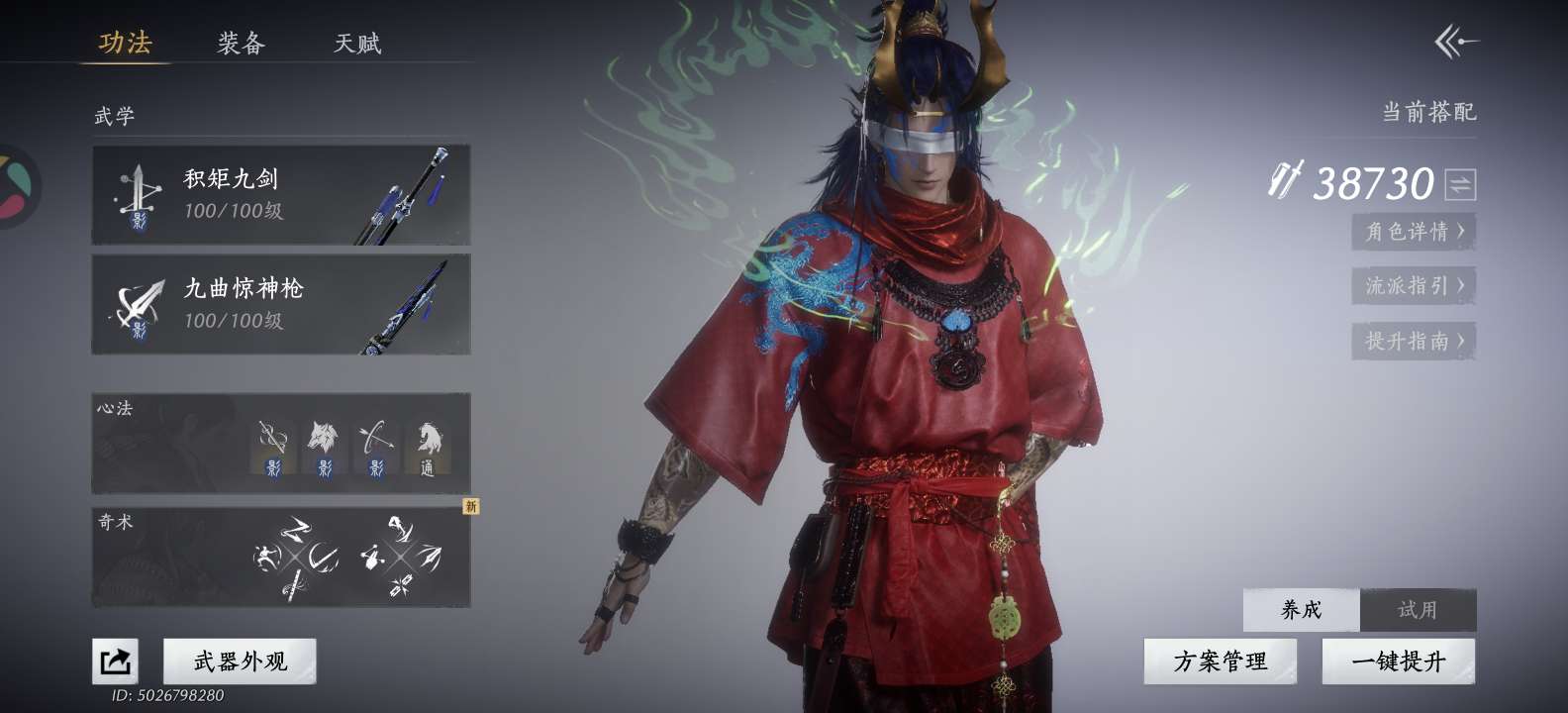The height and width of the screenshot is (713, 1568).
Task: Show the 提升指南 guide
Action: coord(1414,341)
